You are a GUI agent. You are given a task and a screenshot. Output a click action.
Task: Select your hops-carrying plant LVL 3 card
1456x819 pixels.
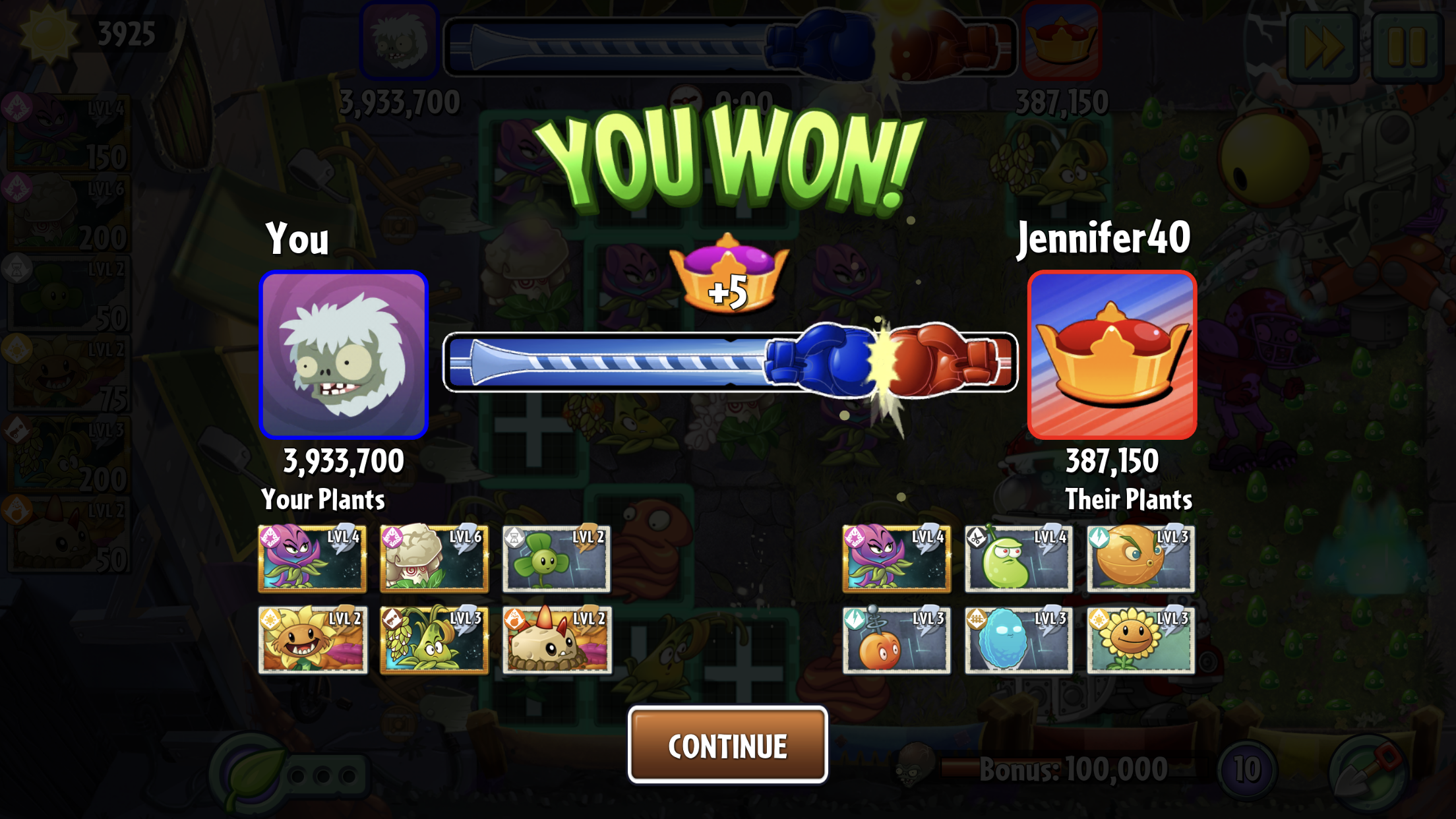tap(435, 640)
